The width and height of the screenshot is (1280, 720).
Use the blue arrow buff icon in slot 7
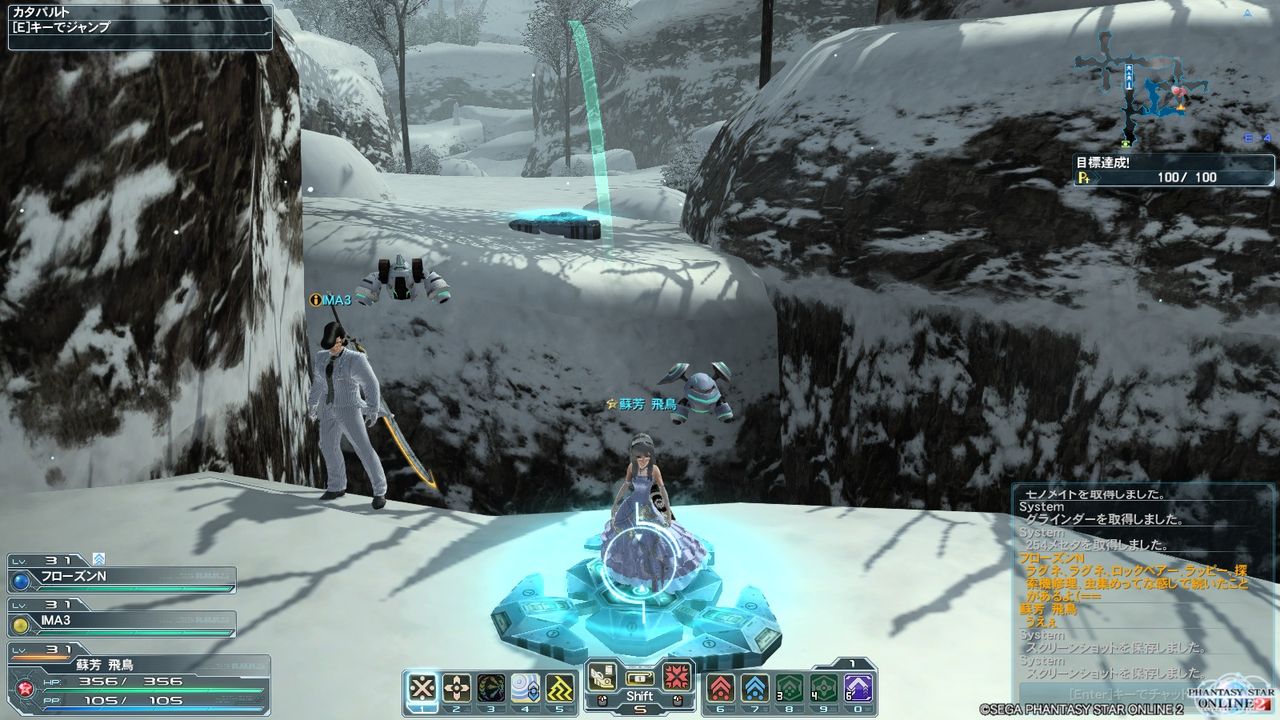click(753, 687)
